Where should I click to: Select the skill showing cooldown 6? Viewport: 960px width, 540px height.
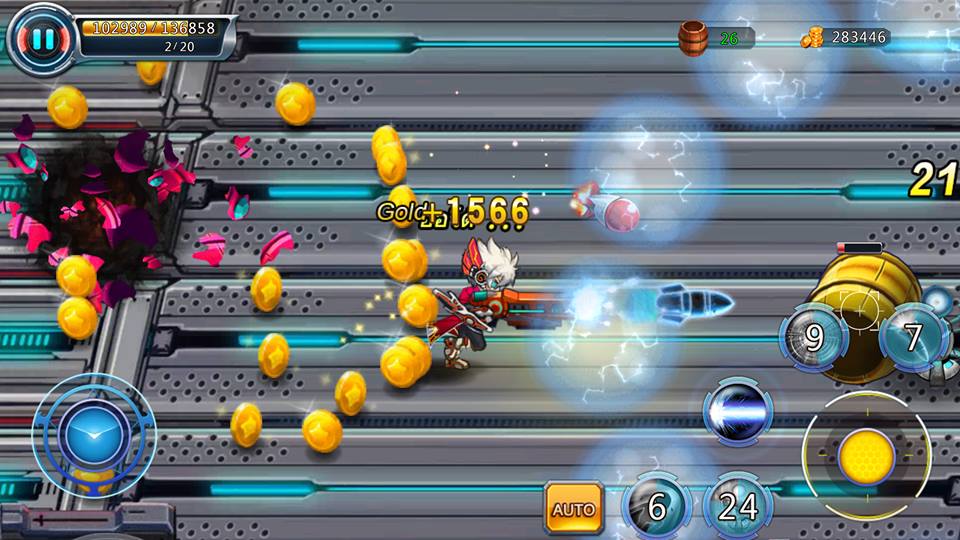657,507
